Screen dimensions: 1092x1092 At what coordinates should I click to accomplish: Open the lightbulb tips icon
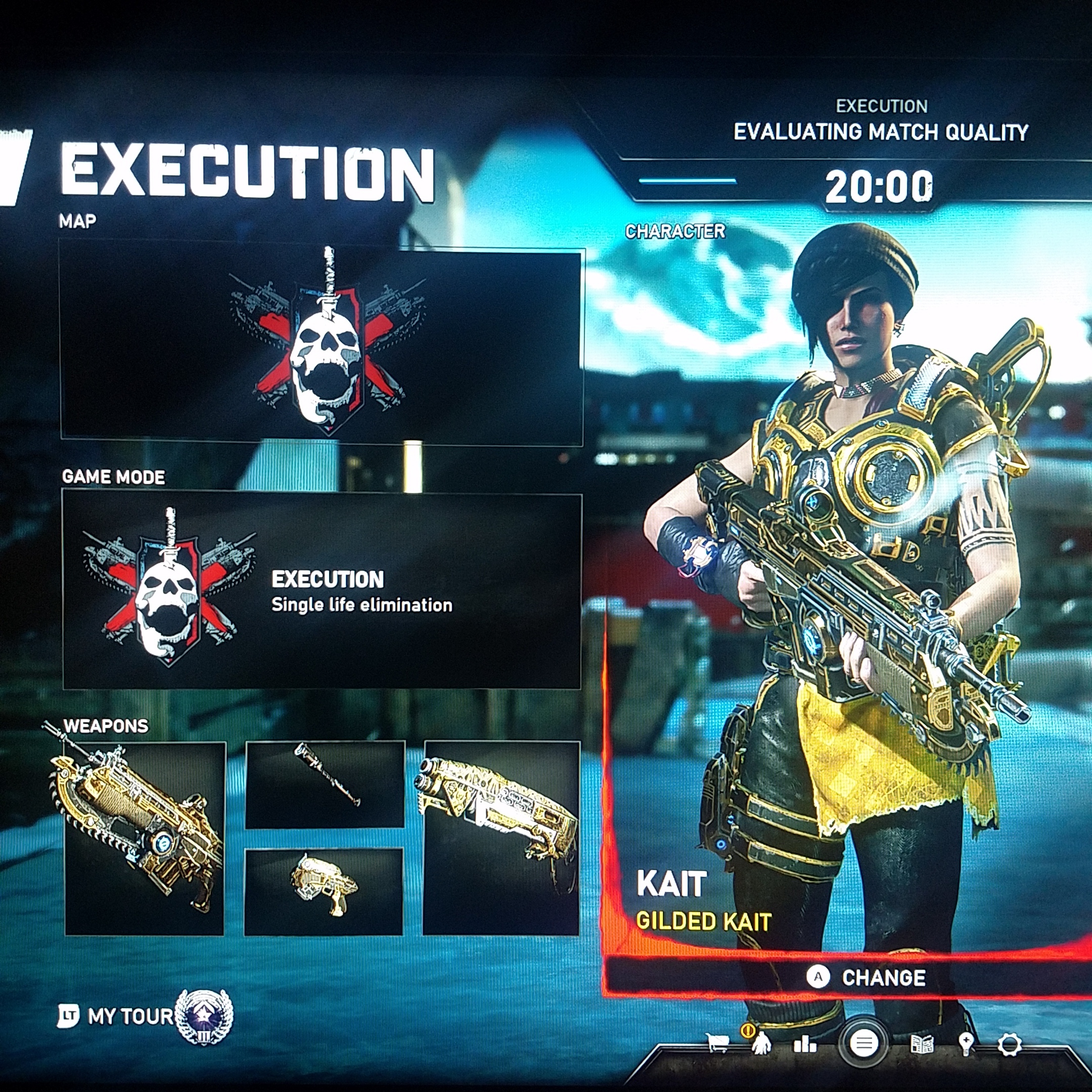(966, 1043)
